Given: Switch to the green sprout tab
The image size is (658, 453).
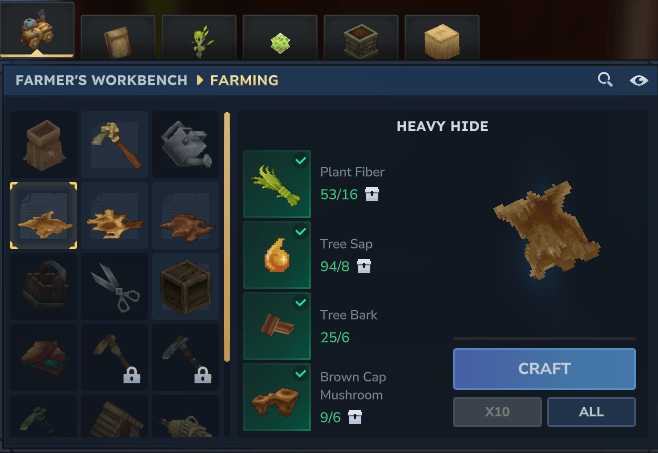Looking at the screenshot, I should [199, 38].
